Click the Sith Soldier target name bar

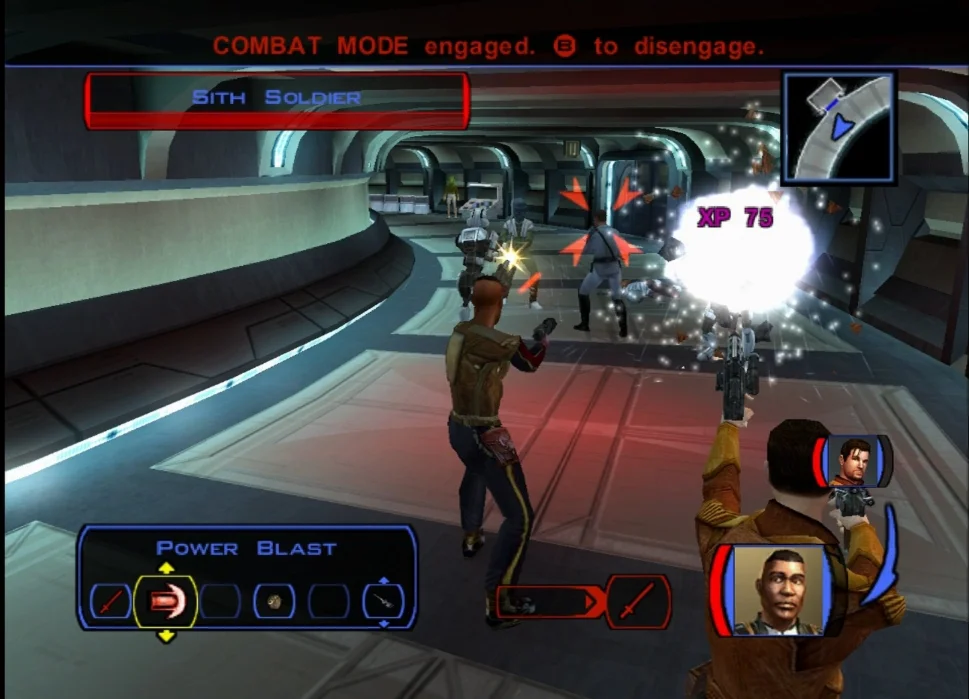[277, 99]
